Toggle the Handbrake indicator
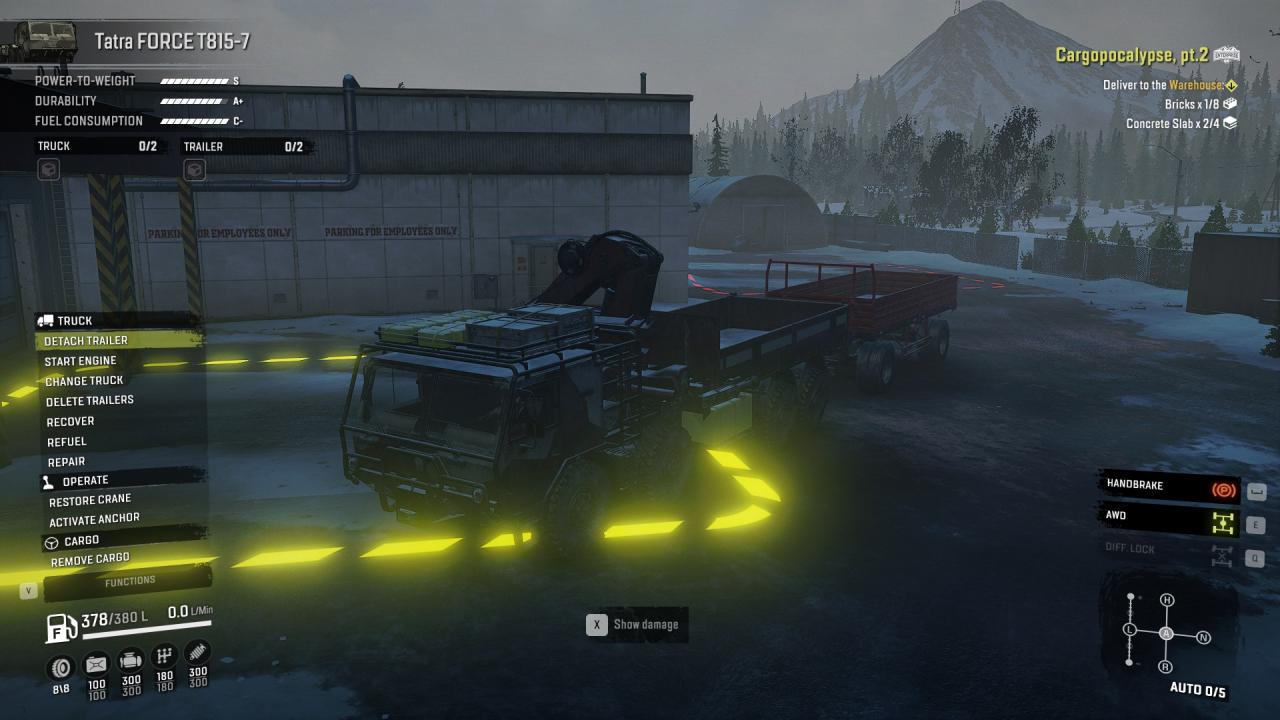This screenshot has height=720, width=1280. (x=1168, y=487)
